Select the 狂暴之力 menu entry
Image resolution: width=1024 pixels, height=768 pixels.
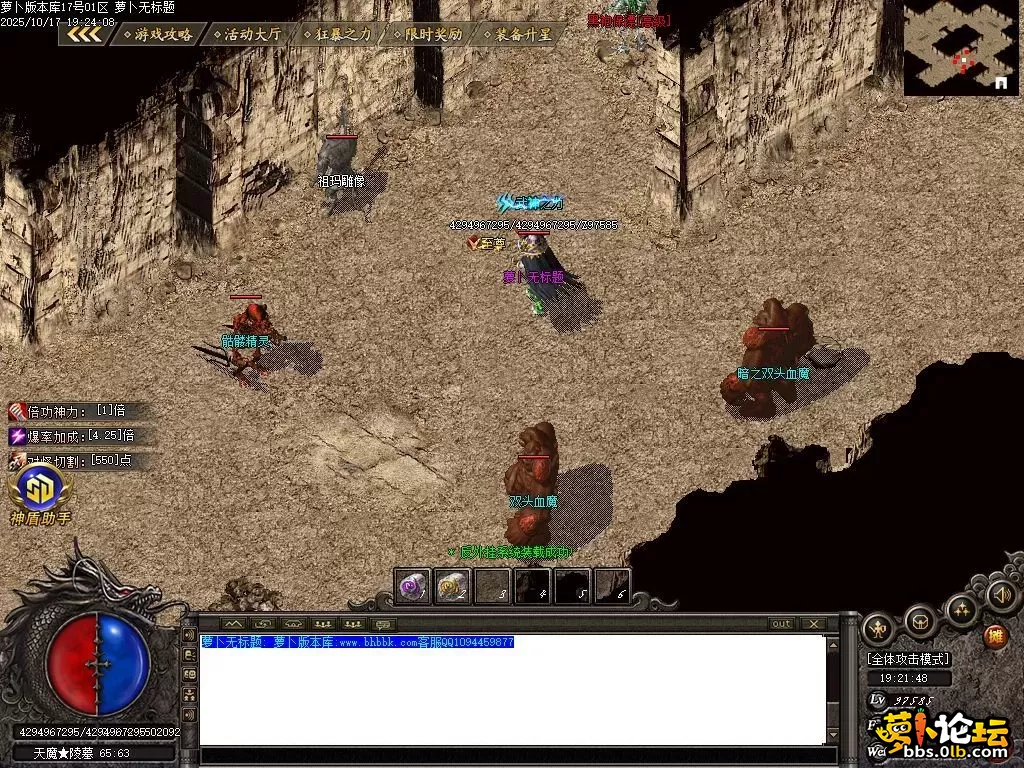pos(337,34)
